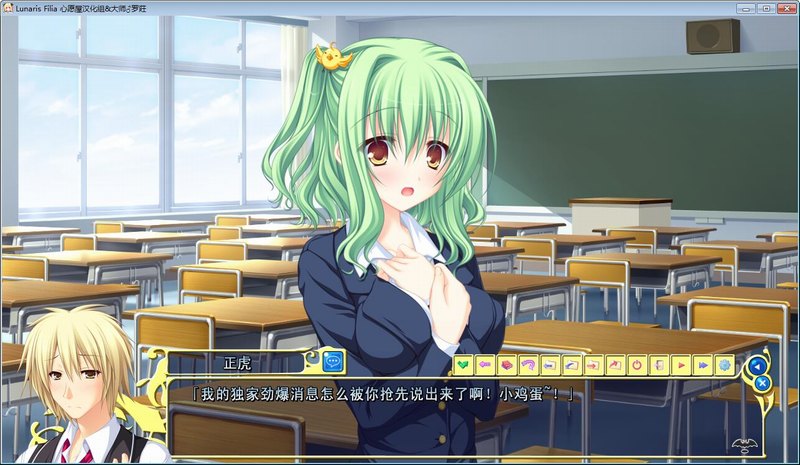Start auto-play with the single red triangle
This screenshot has width=800, height=465.
point(681,365)
